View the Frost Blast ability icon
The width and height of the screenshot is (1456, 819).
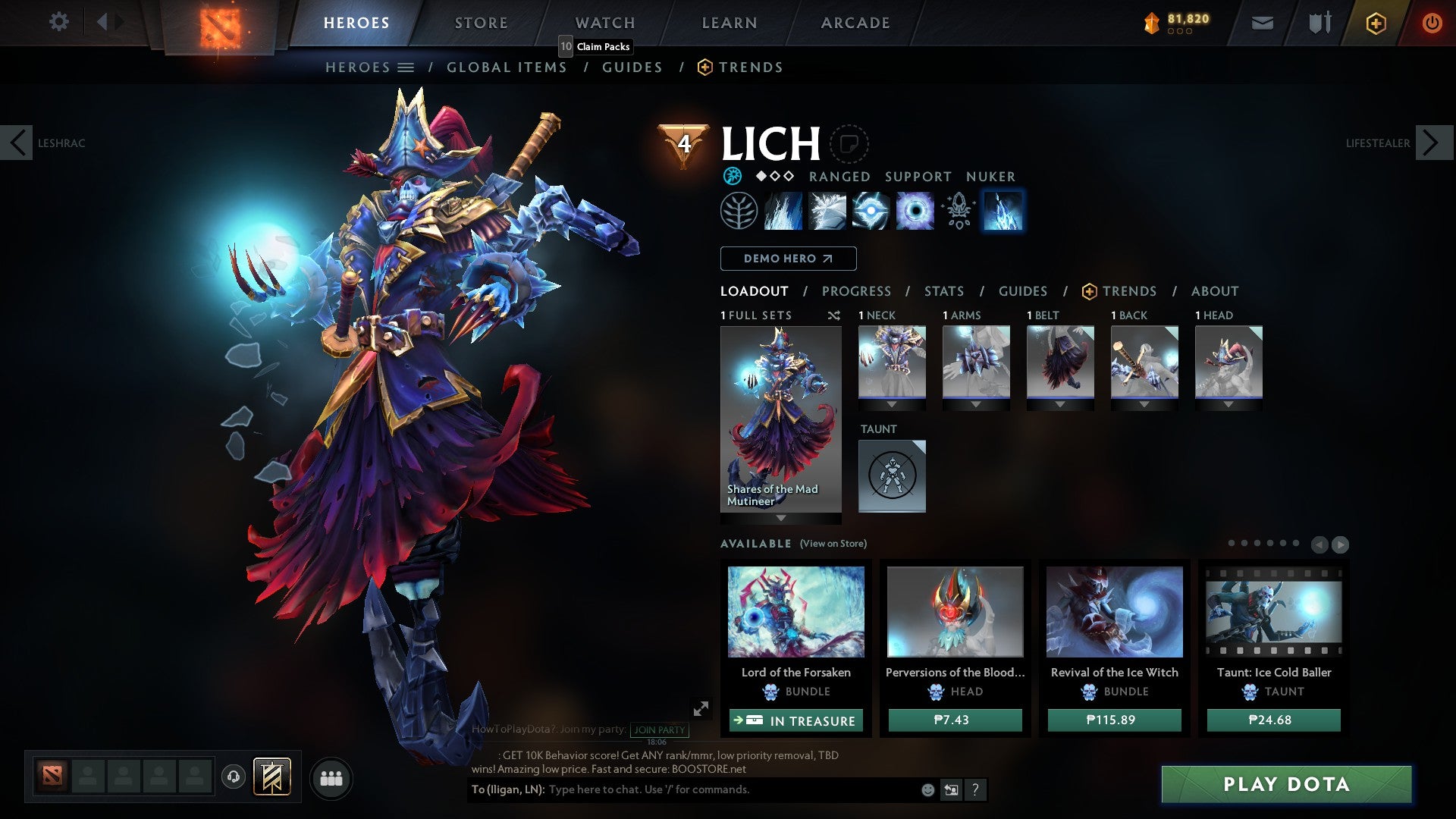(783, 211)
